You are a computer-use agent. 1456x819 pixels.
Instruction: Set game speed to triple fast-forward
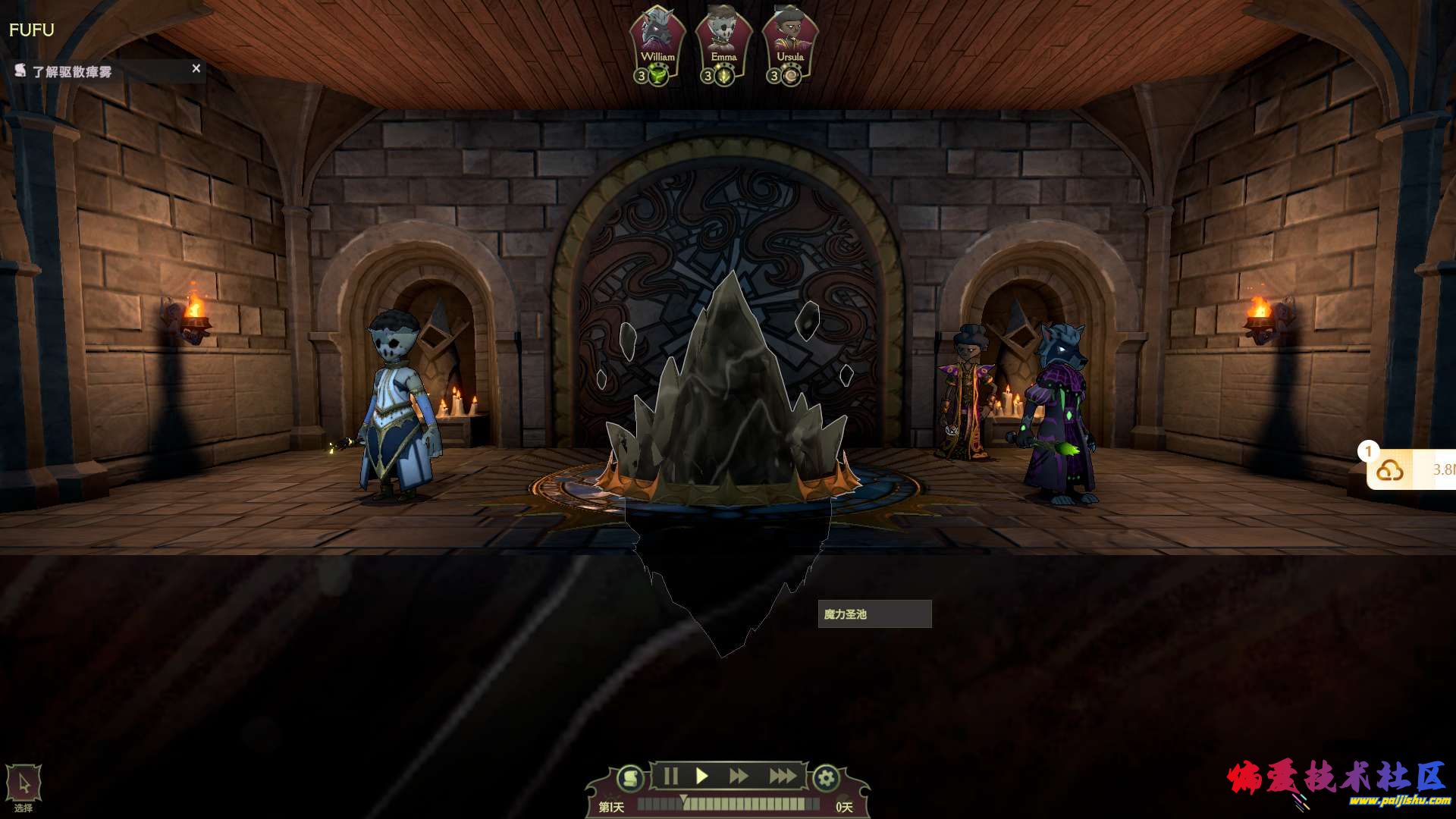click(x=782, y=777)
